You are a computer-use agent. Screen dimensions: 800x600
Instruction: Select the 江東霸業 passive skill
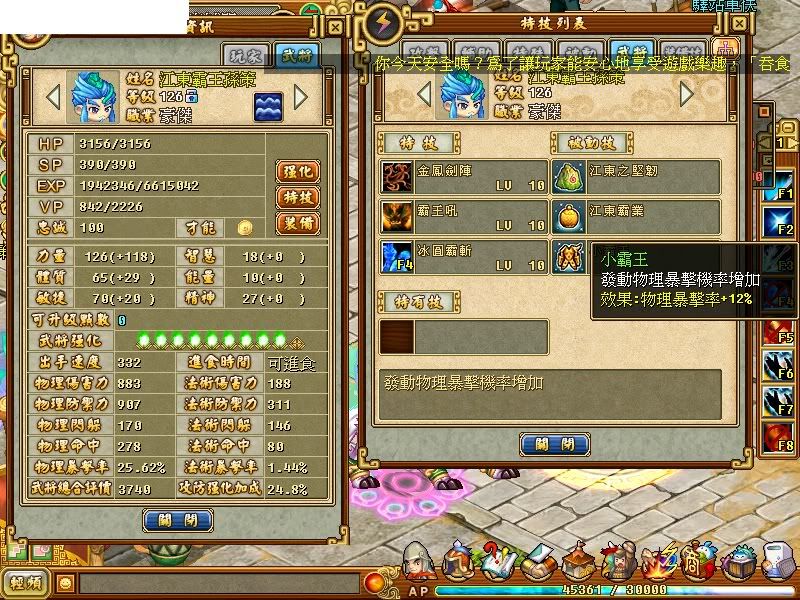569,216
